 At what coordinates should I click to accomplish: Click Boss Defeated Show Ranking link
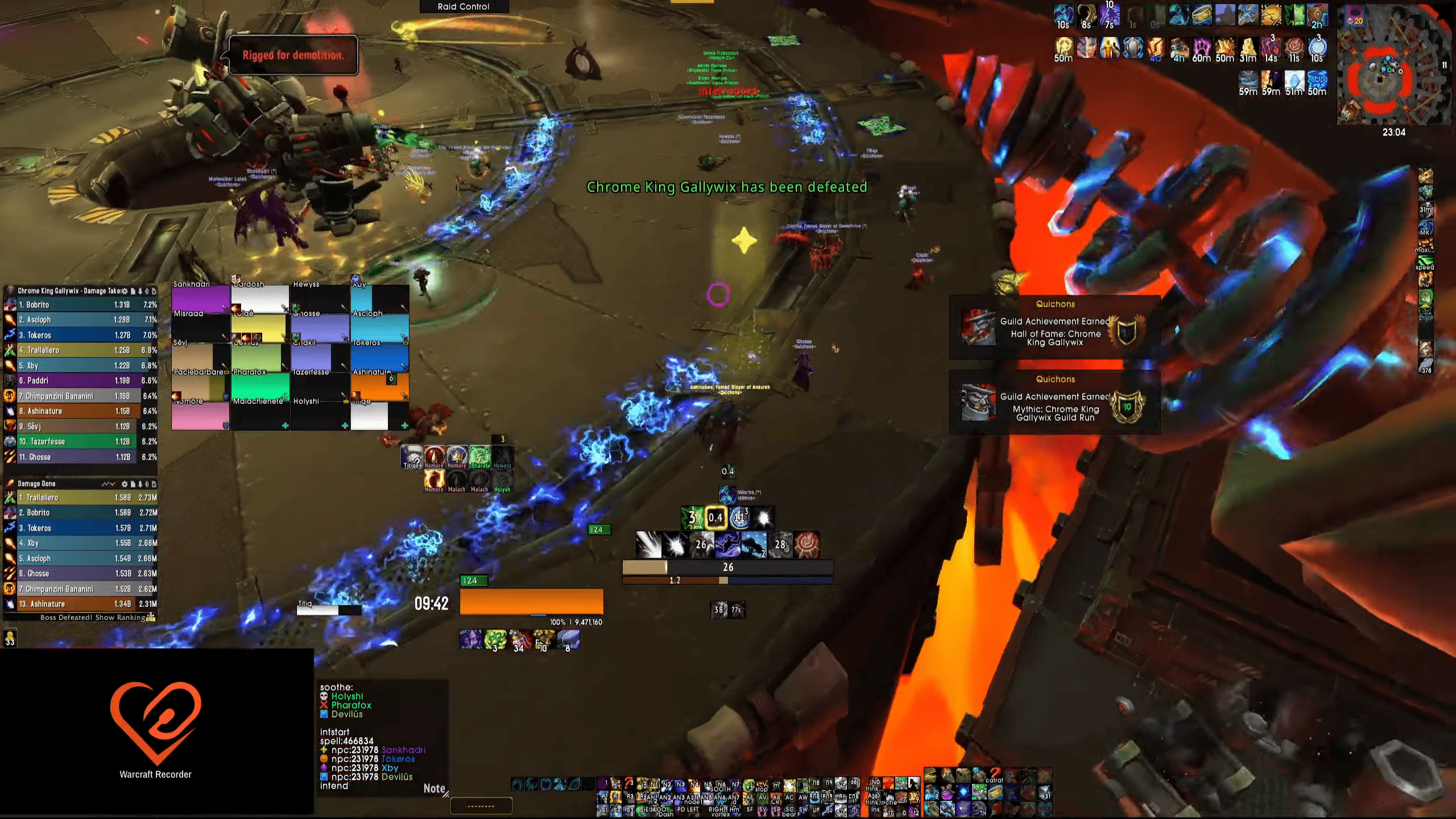[94, 618]
